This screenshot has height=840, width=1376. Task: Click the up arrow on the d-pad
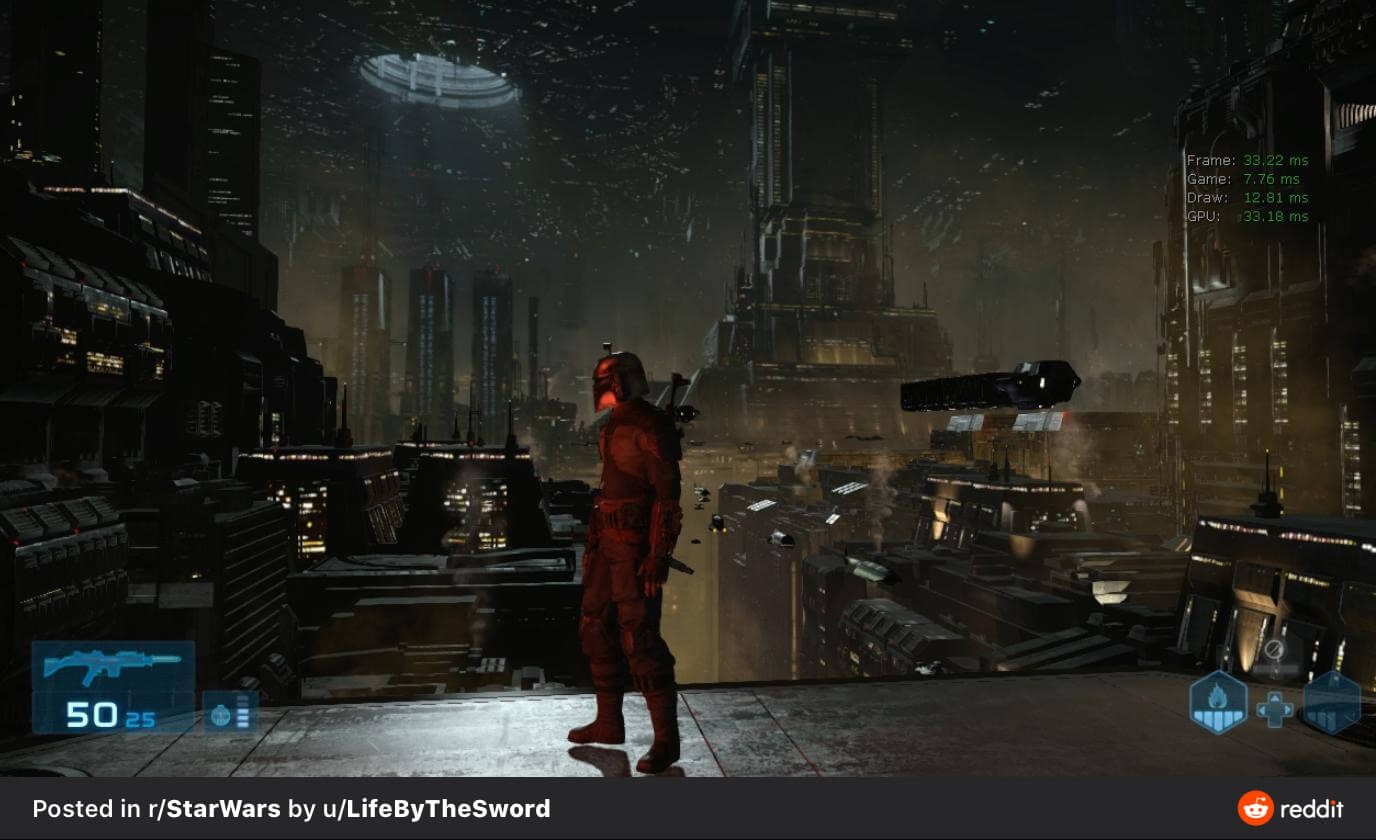[1275, 699]
